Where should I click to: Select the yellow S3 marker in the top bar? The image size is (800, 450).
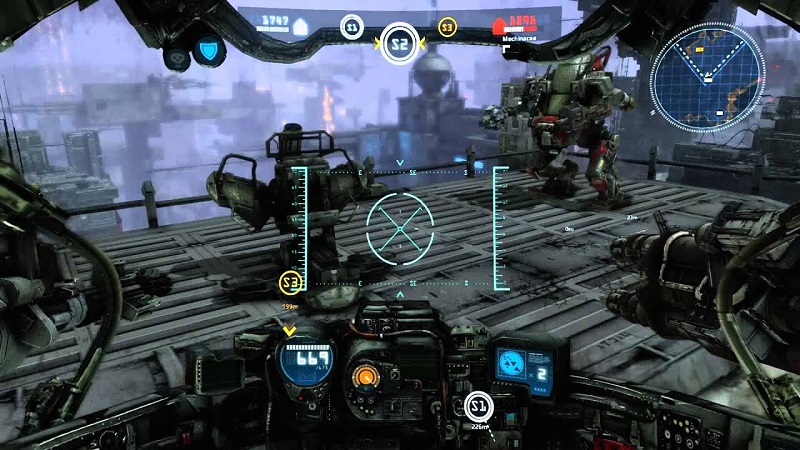tap(448, 27)
